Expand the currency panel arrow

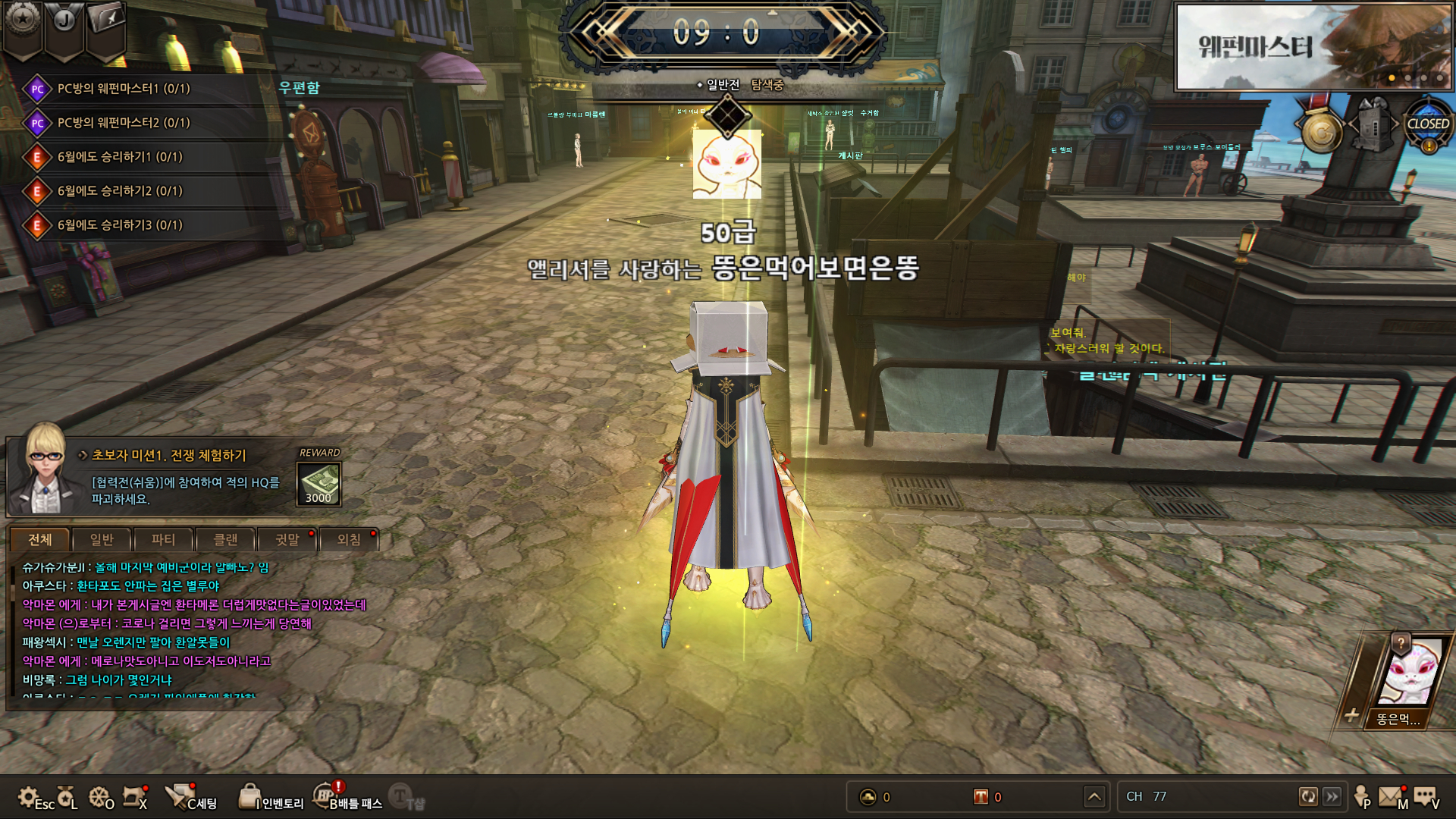point(1094,796)
